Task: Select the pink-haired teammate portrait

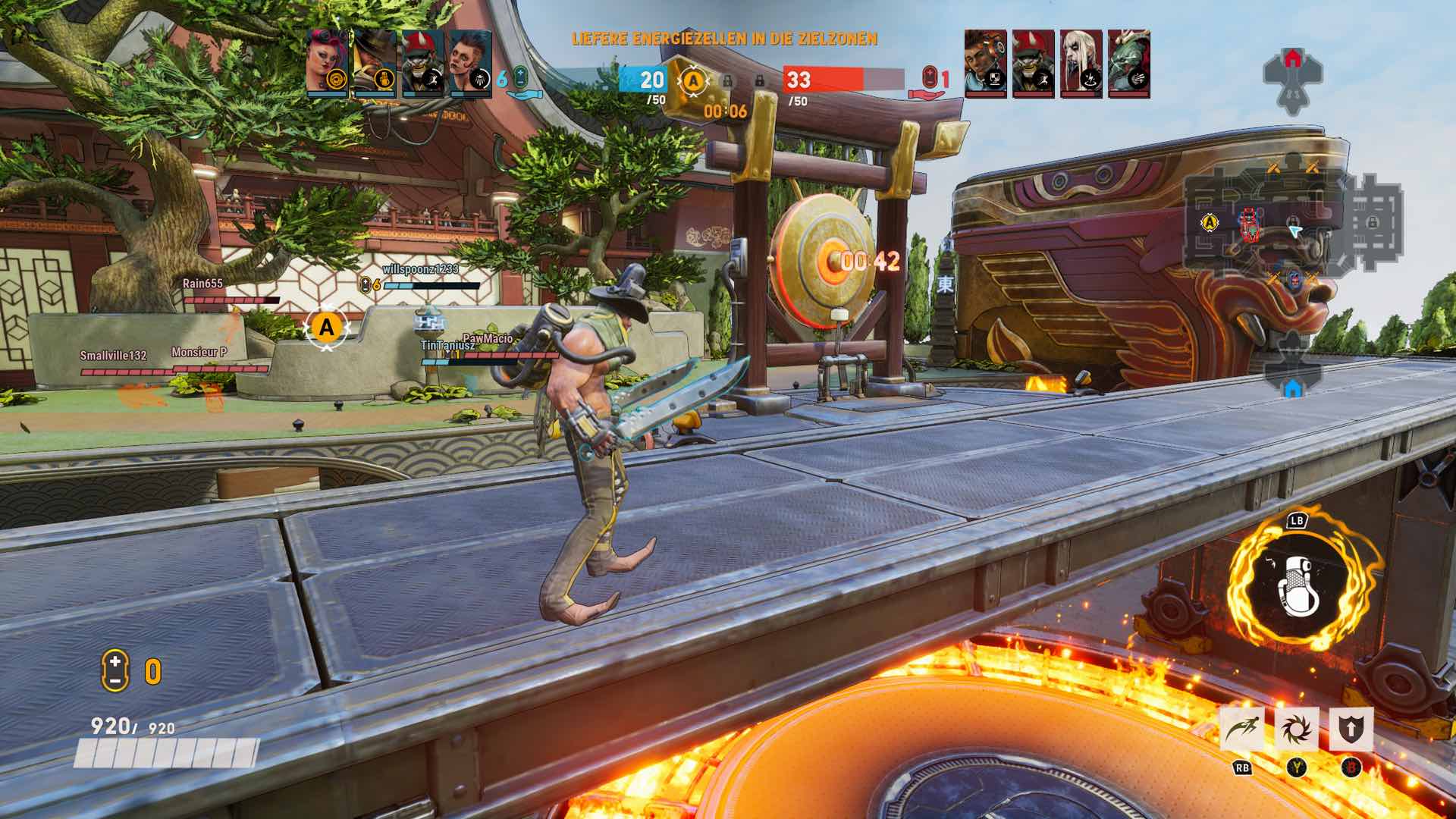Action: pos(328,62)
